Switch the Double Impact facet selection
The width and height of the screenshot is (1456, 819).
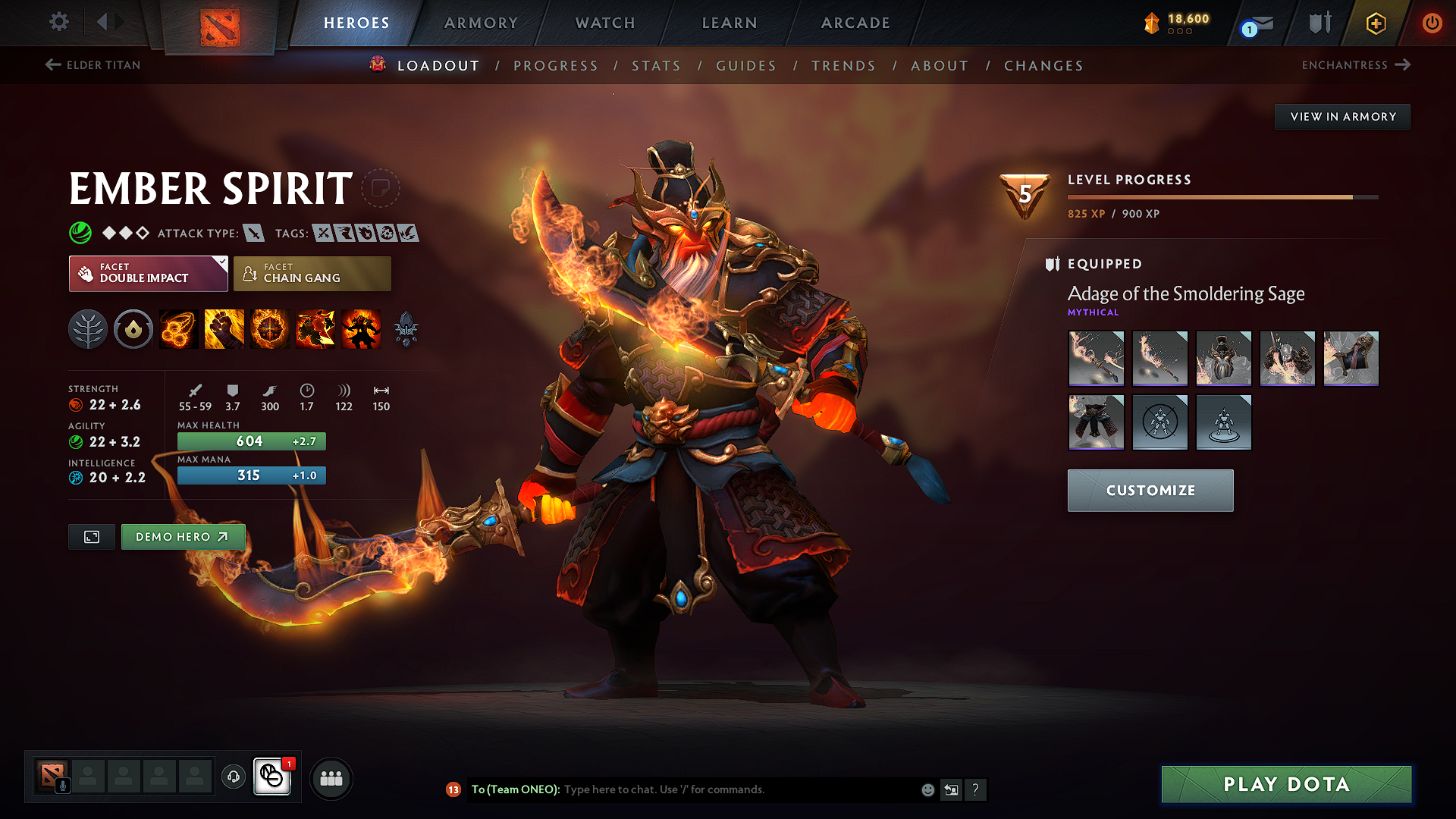[x=148, y=273]
